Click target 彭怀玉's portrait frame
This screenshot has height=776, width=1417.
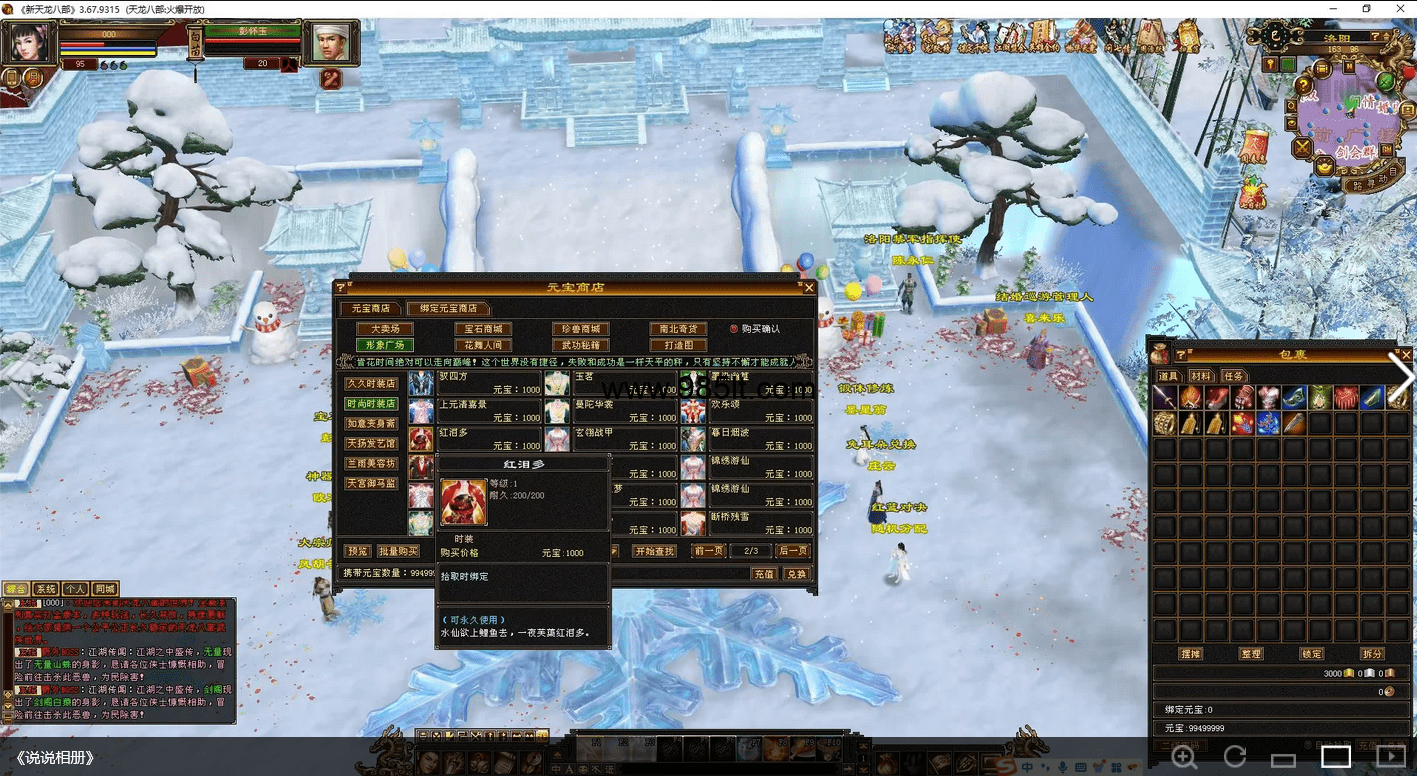pos(330,42)
